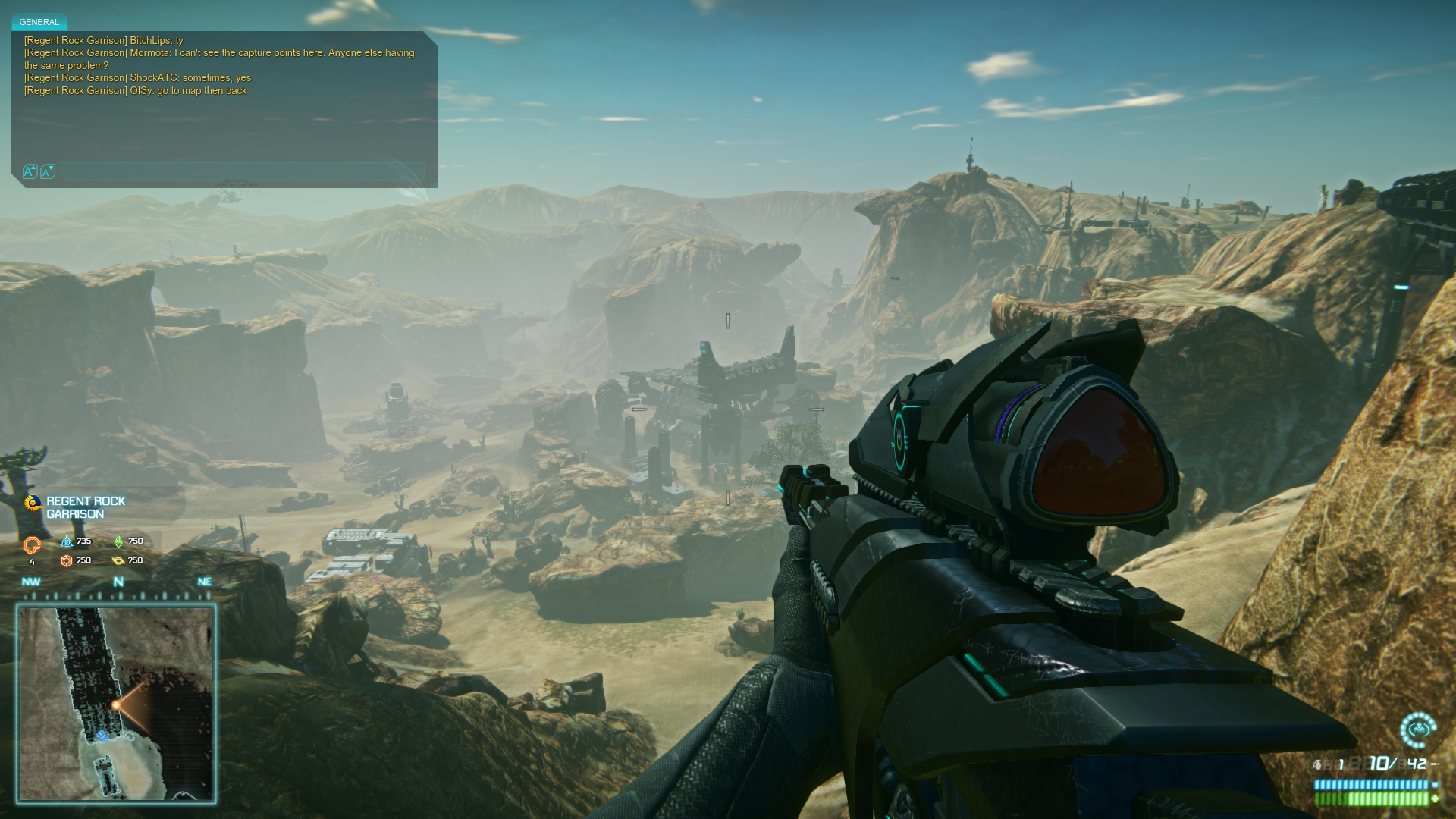Click the green crystal resource icon
Viewport: 1456px width, 819px height.
tap(118, 541)
